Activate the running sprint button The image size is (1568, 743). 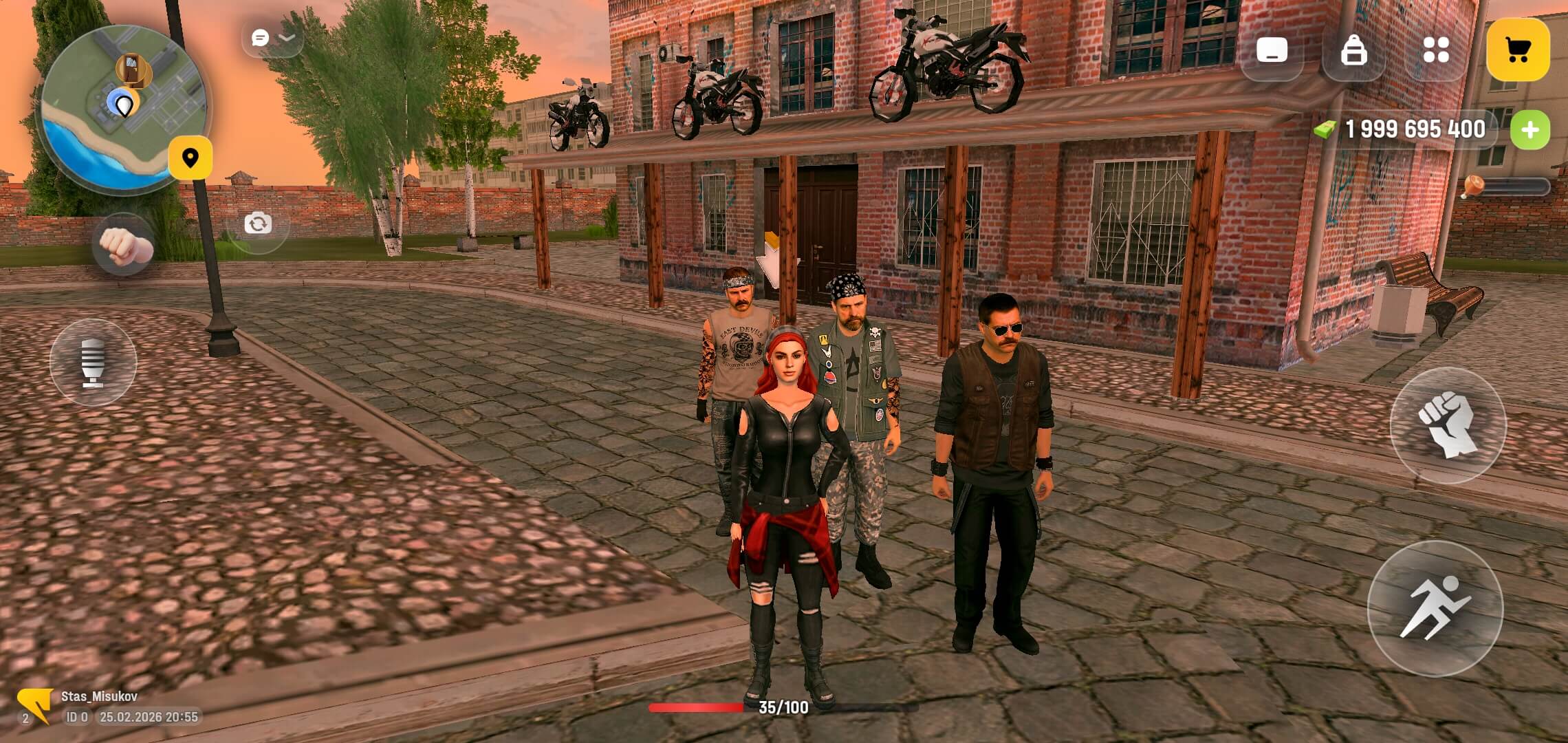click(x=1435, y=608)
